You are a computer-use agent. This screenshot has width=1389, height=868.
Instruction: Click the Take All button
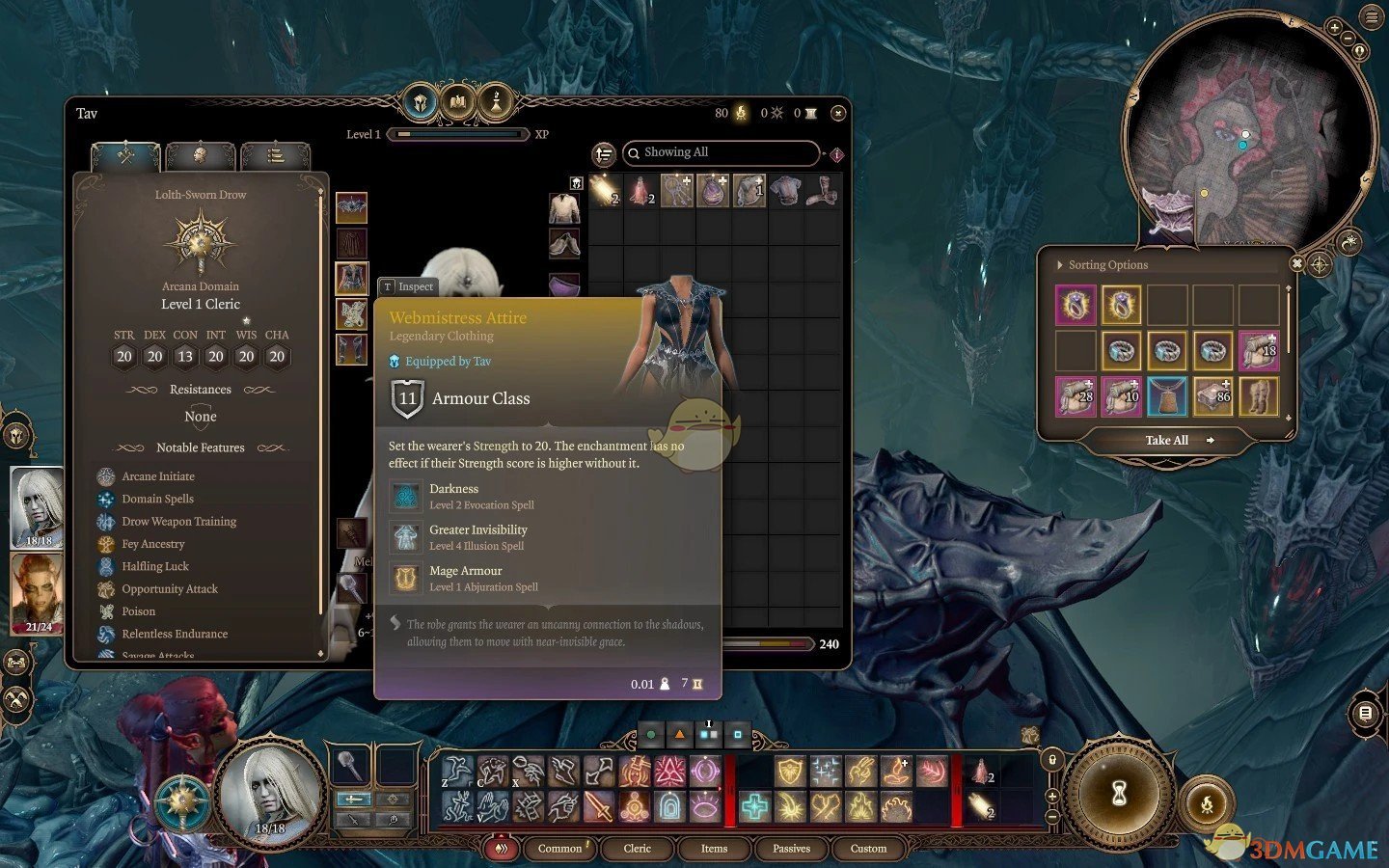pyautogui.click(x=1167, y=440)
